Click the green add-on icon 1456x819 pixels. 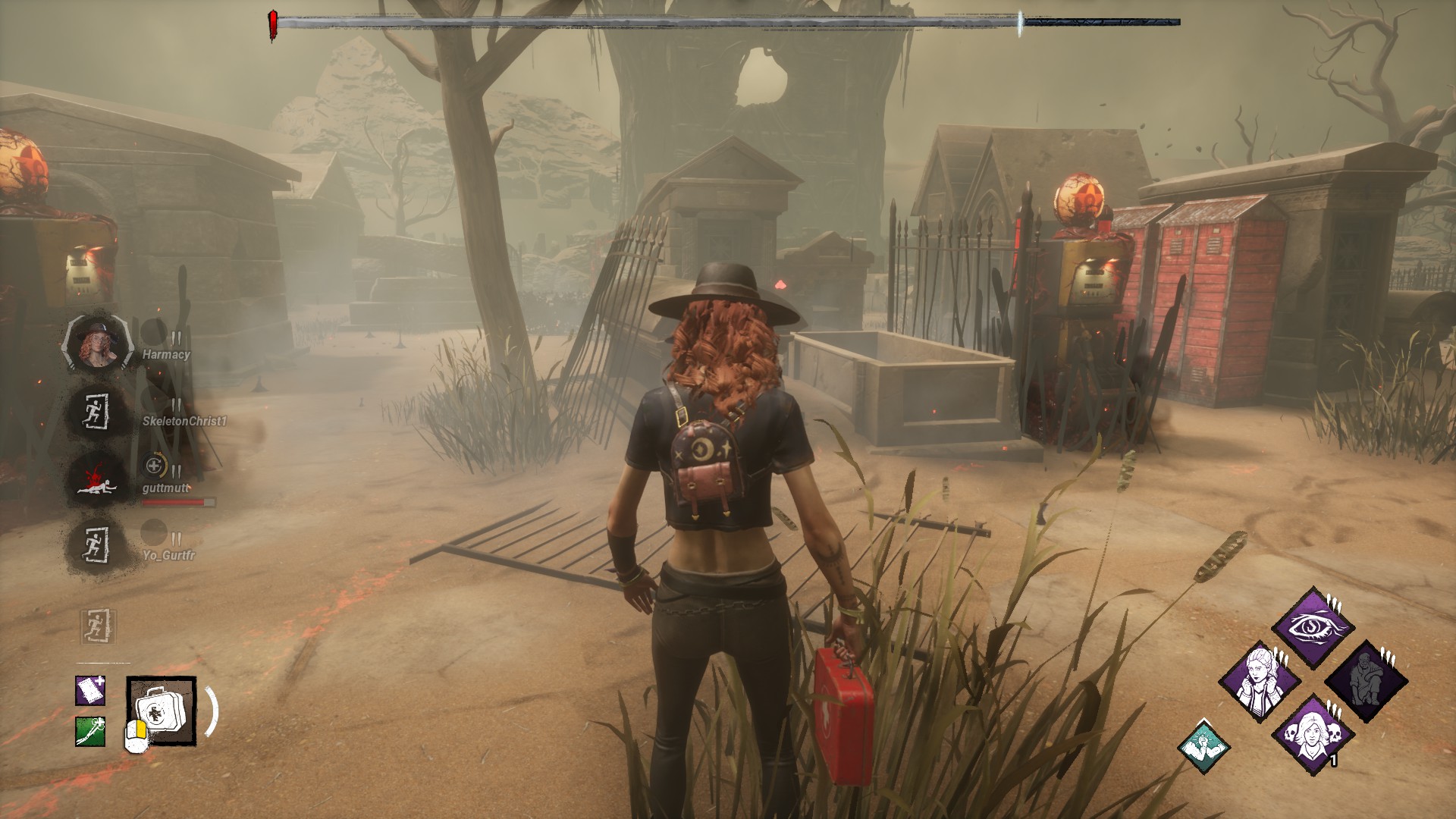[90, 731]
